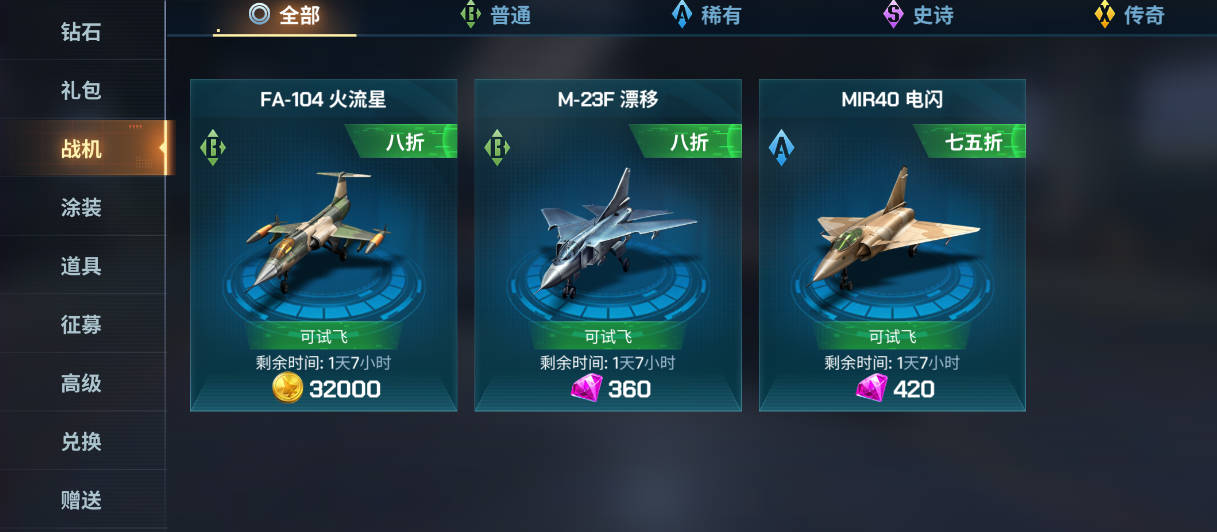Open the 钻石 (Diamonds) shop category
The height and width of the screenshot is (532, 1217).
[81, 32]
